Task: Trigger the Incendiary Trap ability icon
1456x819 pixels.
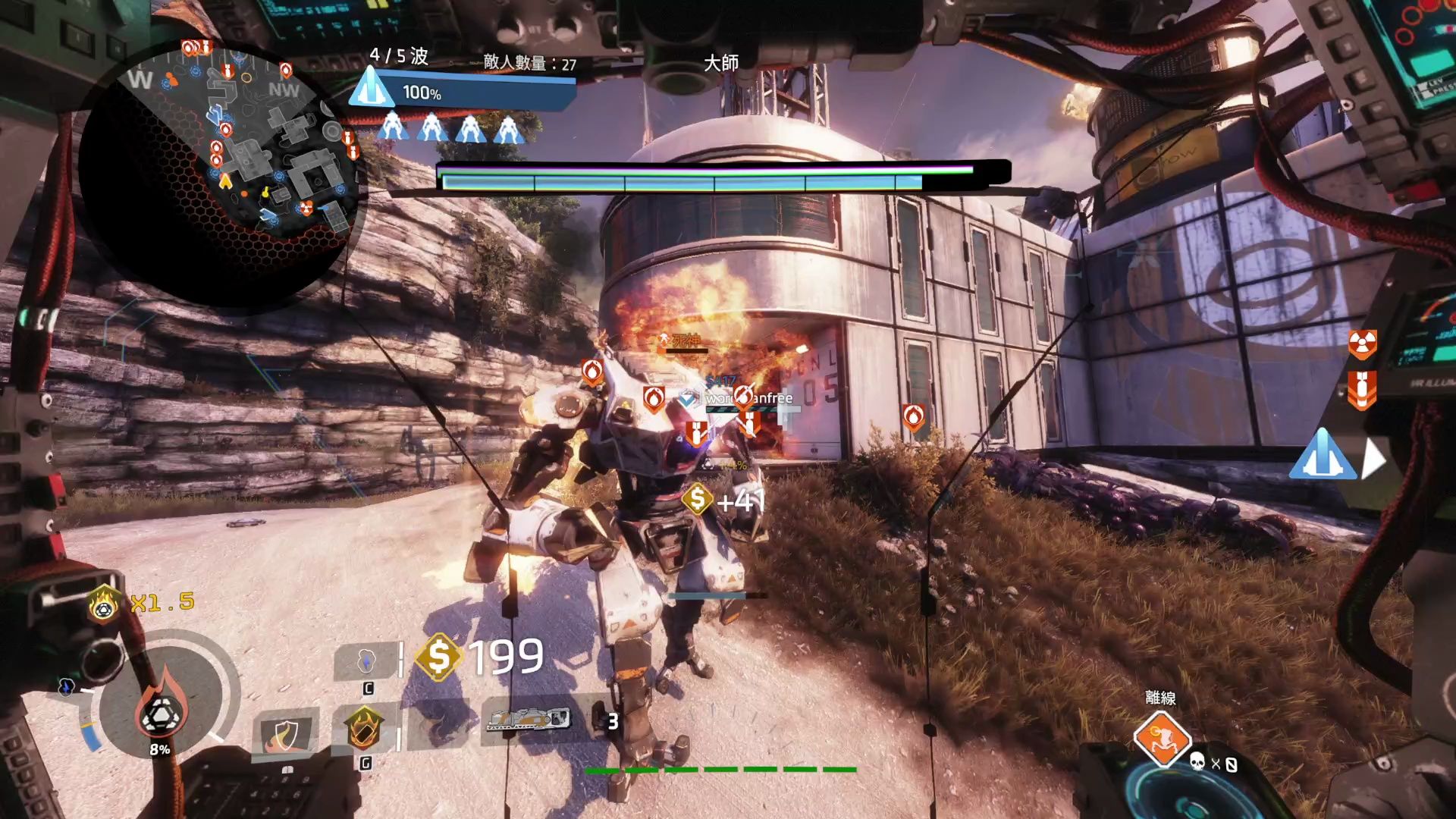Action: tap(364, 728)
